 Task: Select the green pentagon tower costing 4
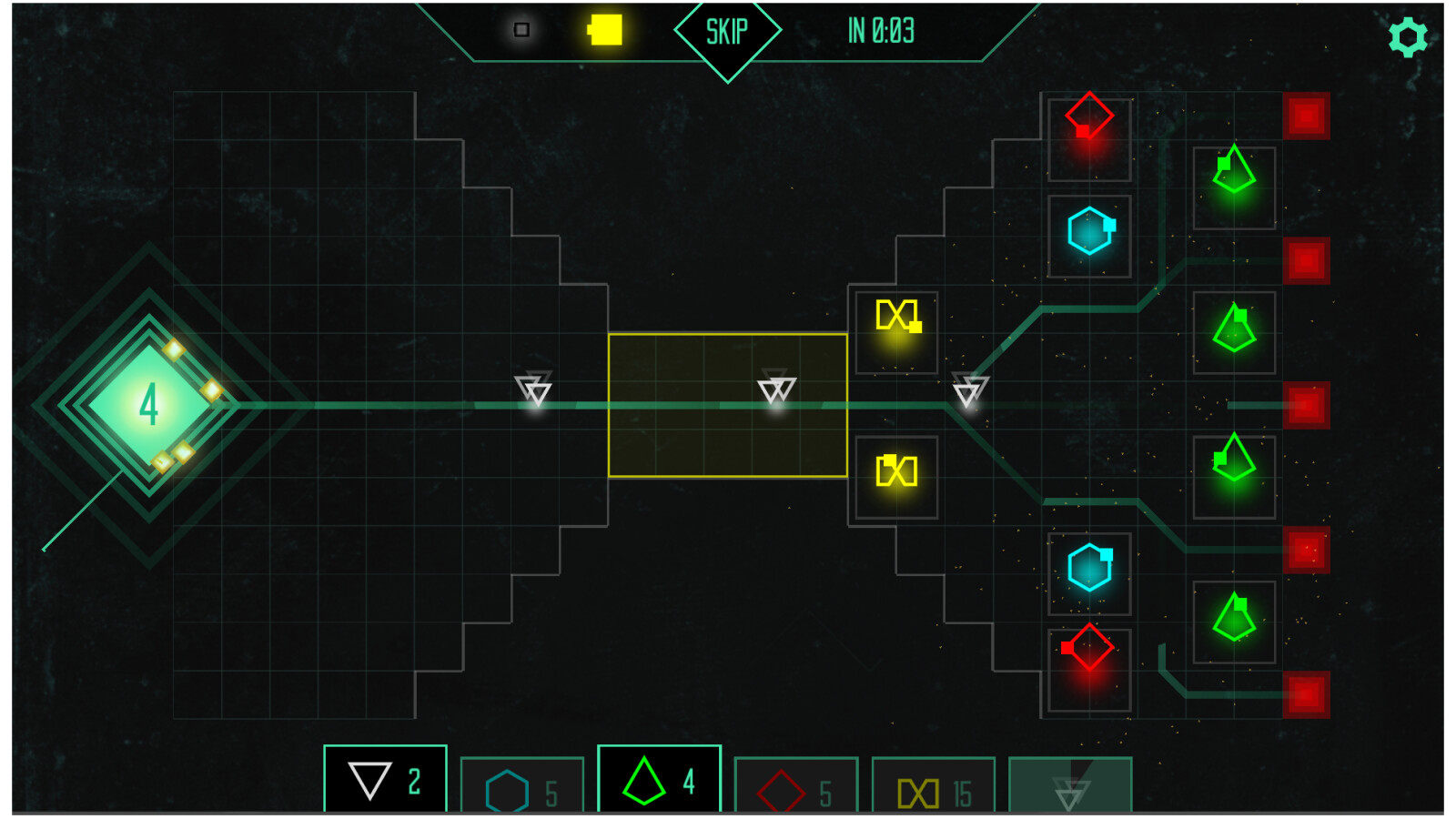pos(657,780)
